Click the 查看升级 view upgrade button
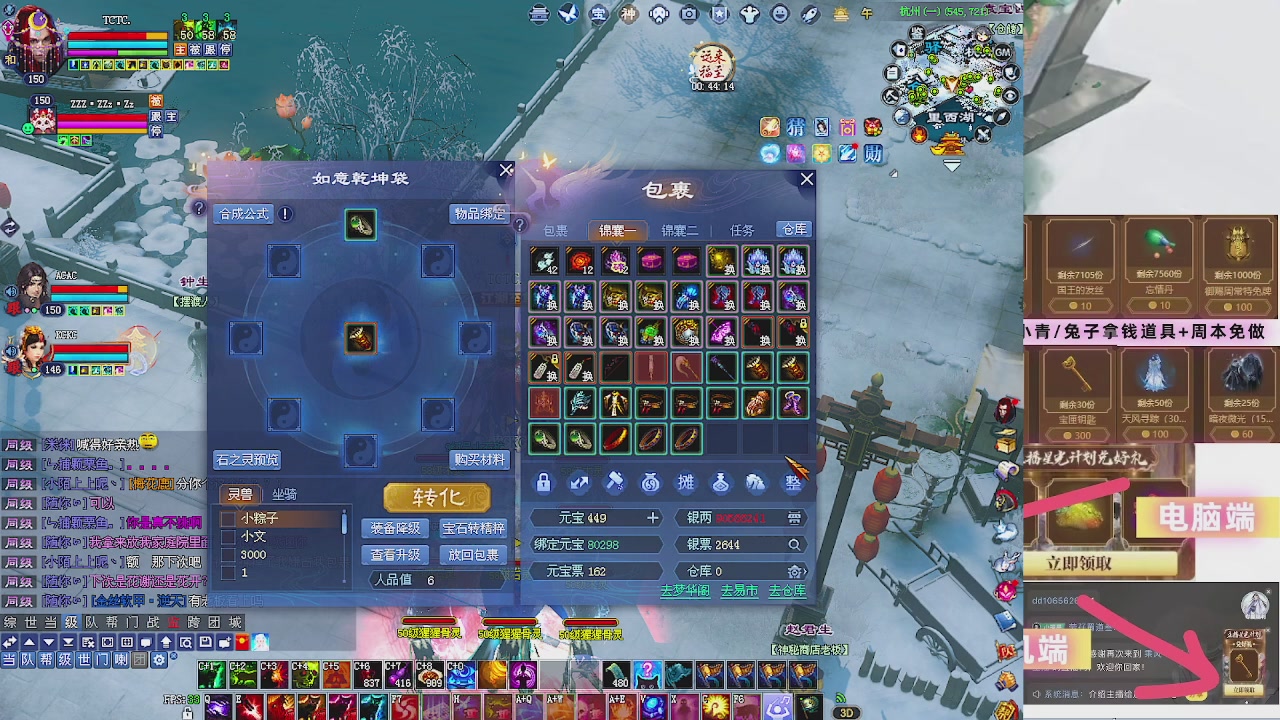Viewport: 1280px width, 720px height. tap(395, 555)
